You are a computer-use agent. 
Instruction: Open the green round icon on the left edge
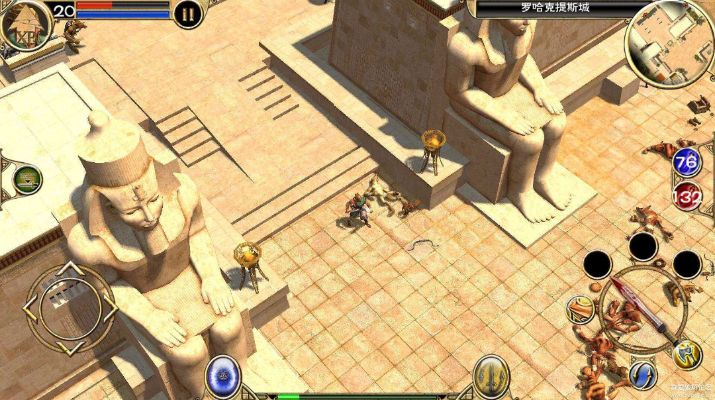pos(27,181)
